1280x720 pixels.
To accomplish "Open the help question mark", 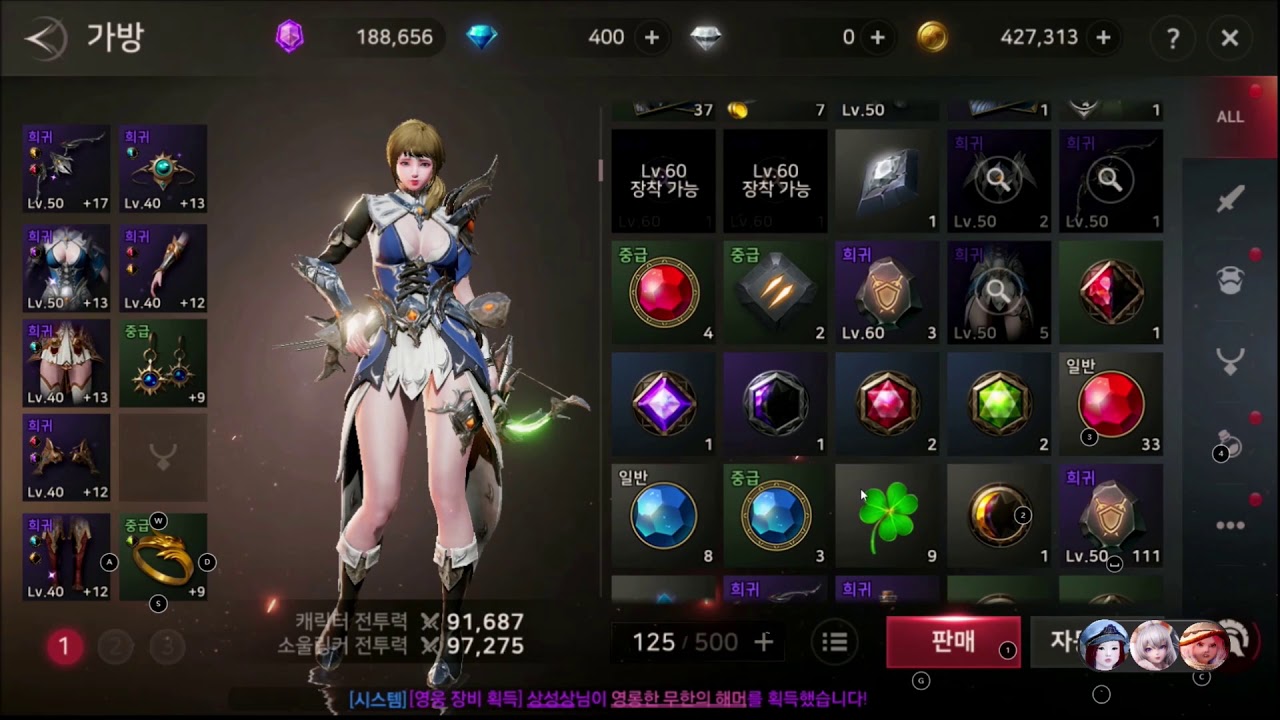I will pos(1172,38).
